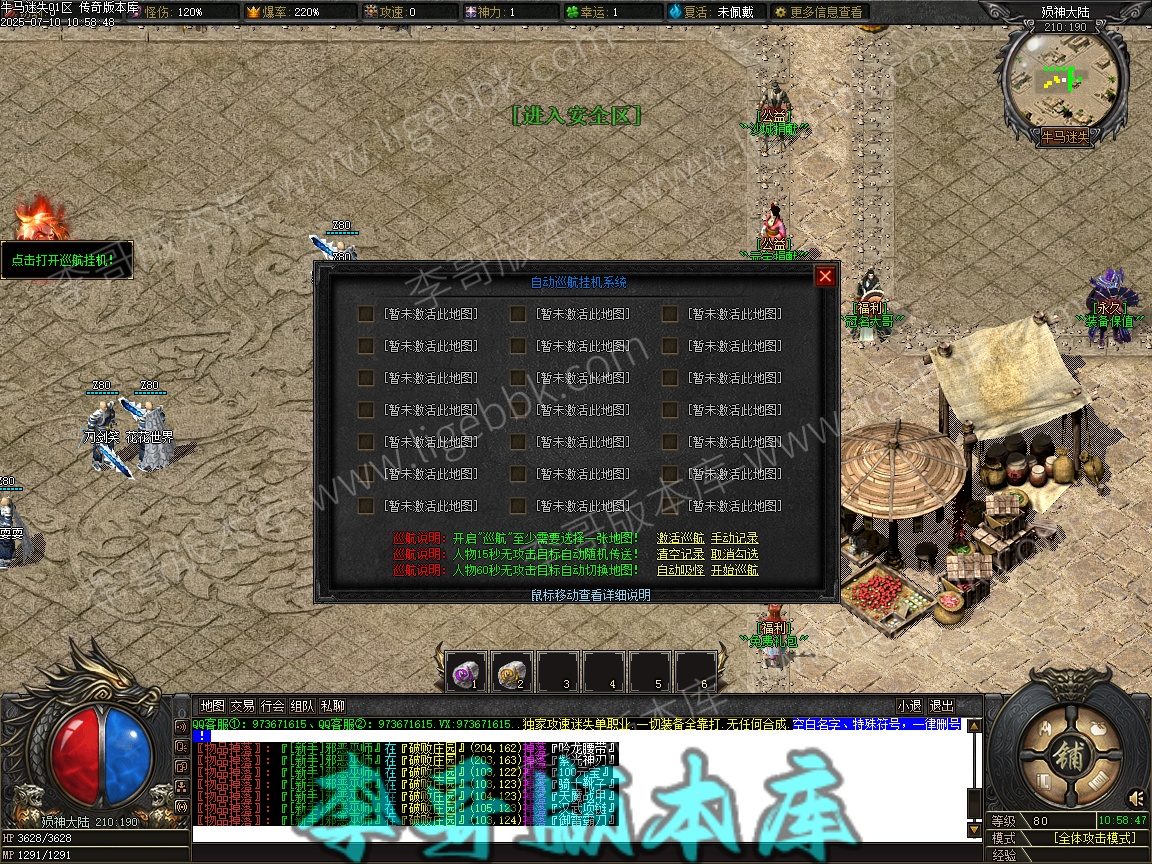
Task: Switch to 私聊 private chat
Action: tap(332, 706)
